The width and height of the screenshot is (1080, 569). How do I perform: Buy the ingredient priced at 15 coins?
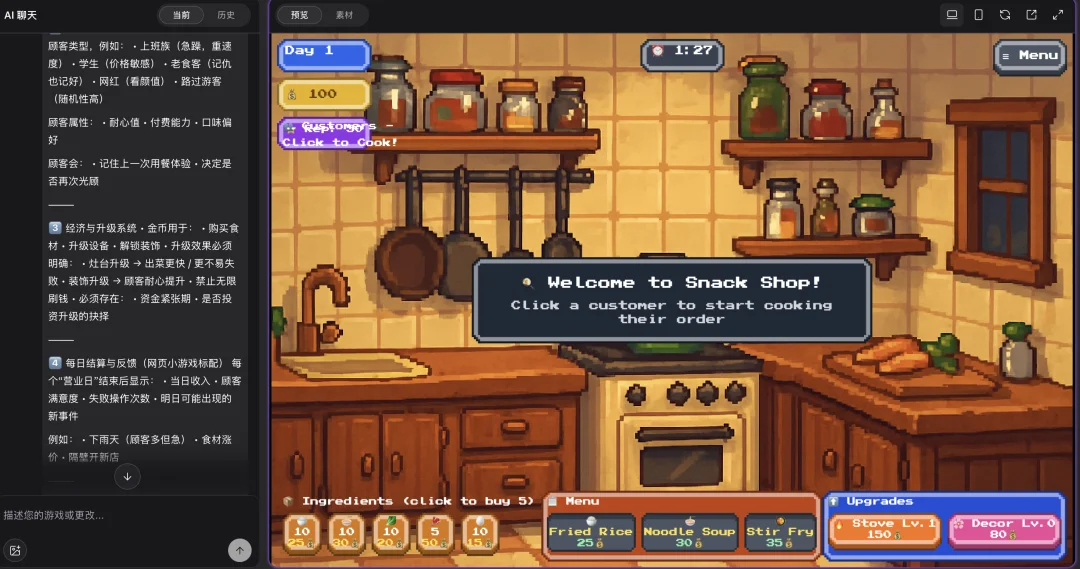point(480,534)
